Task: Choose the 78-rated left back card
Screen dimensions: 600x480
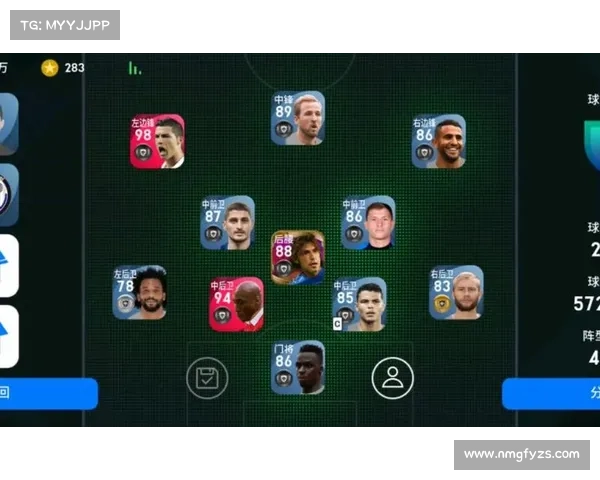Action: coord(139,292)
